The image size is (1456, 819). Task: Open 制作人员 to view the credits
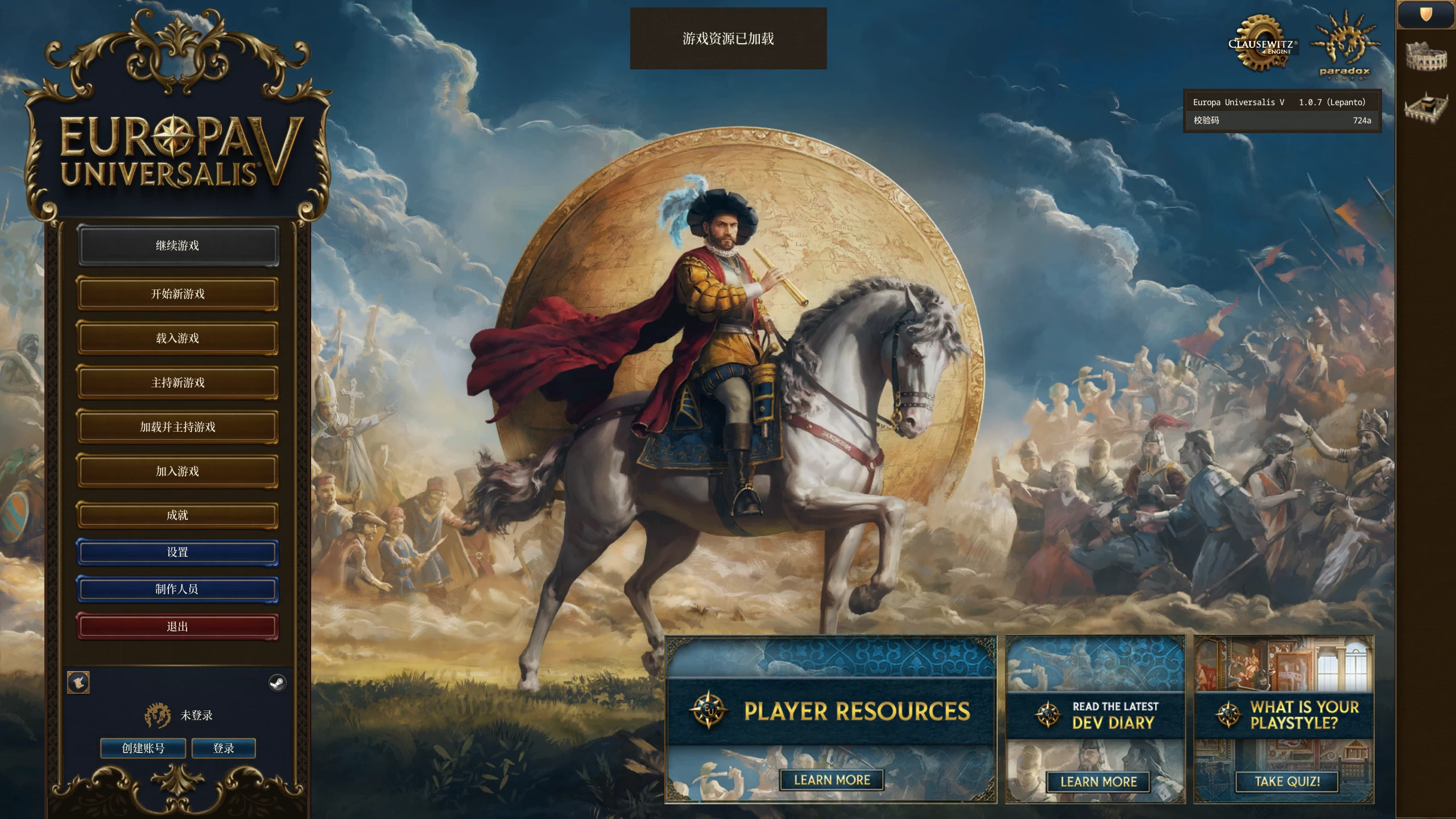tap(178, 589)
